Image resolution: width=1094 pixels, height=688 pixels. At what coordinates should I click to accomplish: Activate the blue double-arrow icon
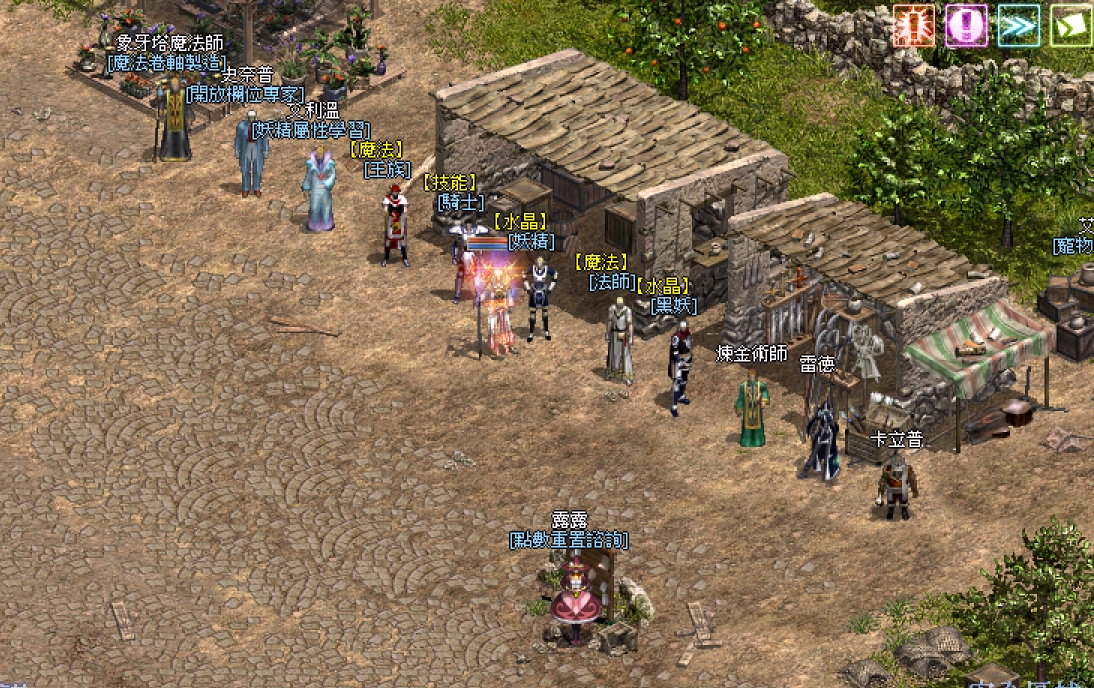tap(1019, 25)
